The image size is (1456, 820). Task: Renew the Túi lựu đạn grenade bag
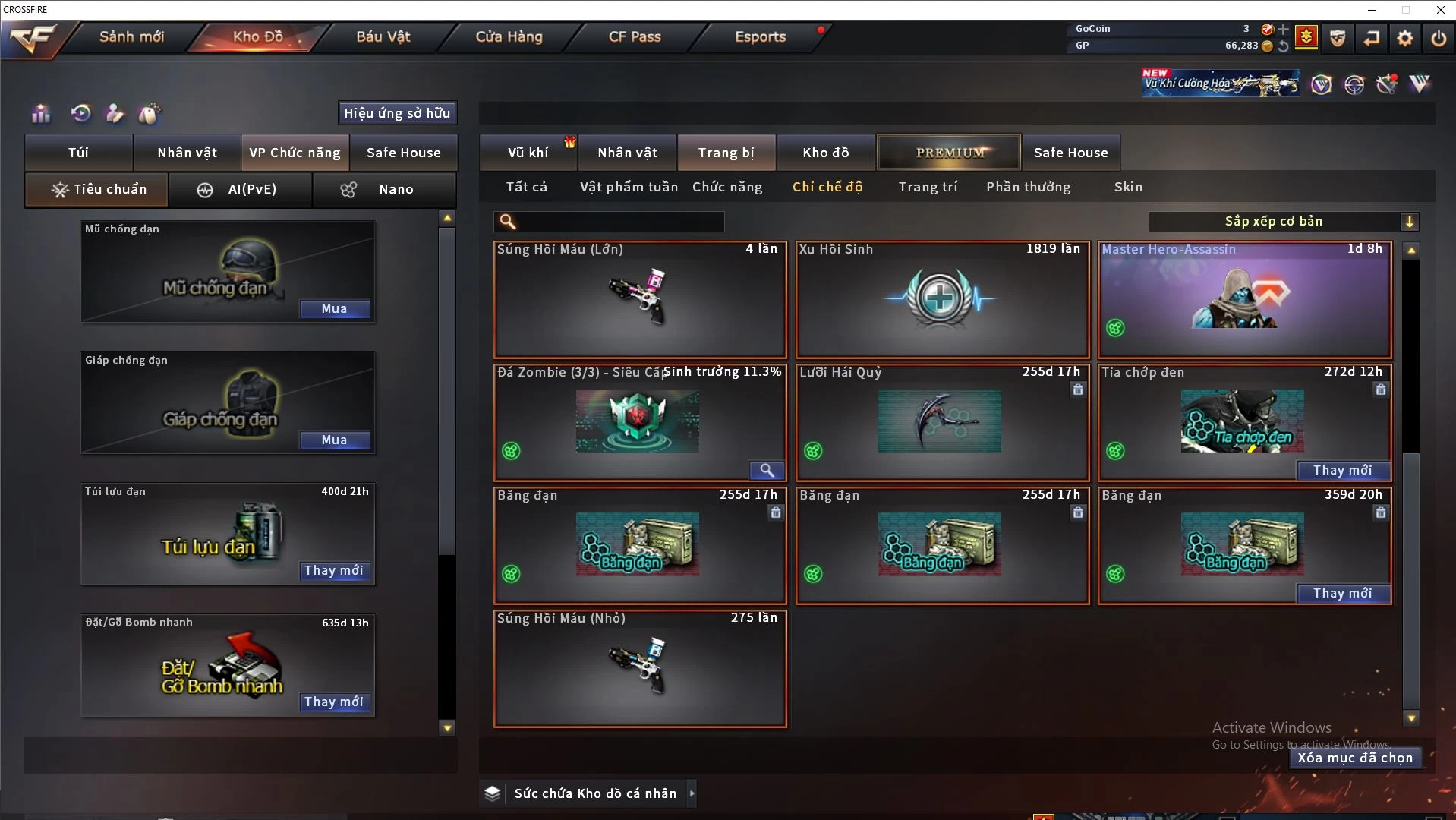[334, 570]
